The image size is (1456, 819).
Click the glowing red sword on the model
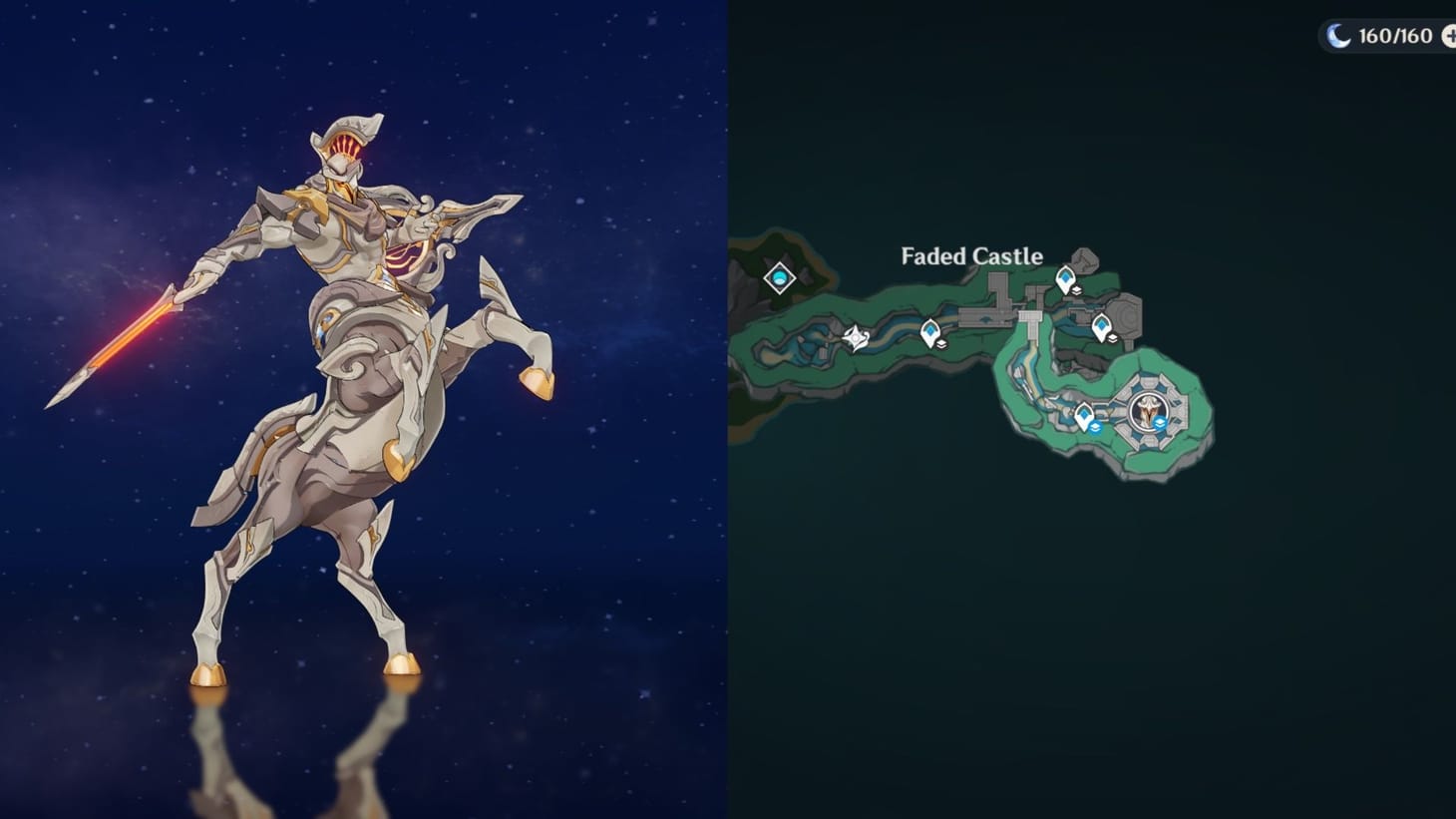click(130, 336)
